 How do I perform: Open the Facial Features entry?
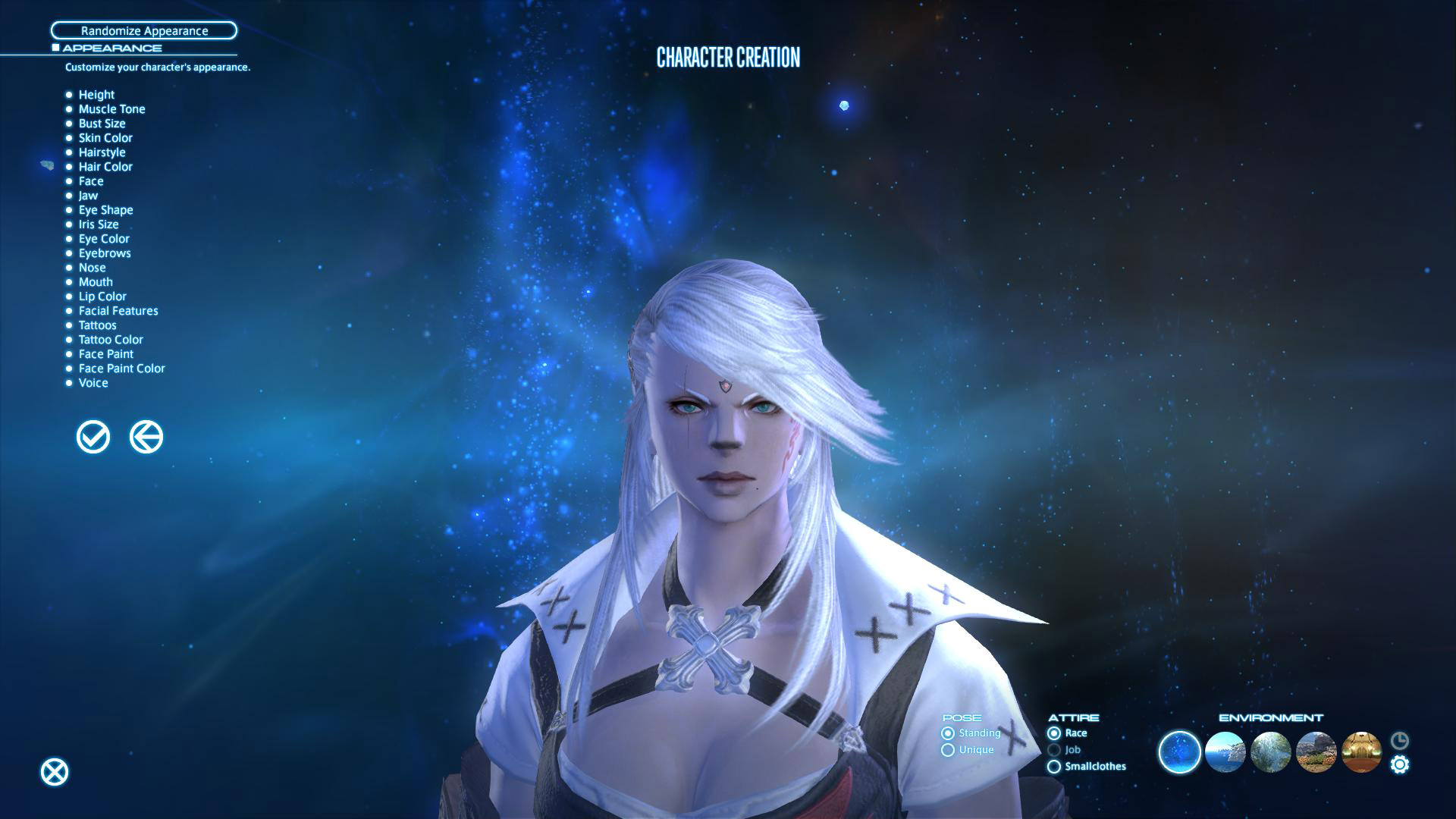pyautogui.click(x=118, y=311)
